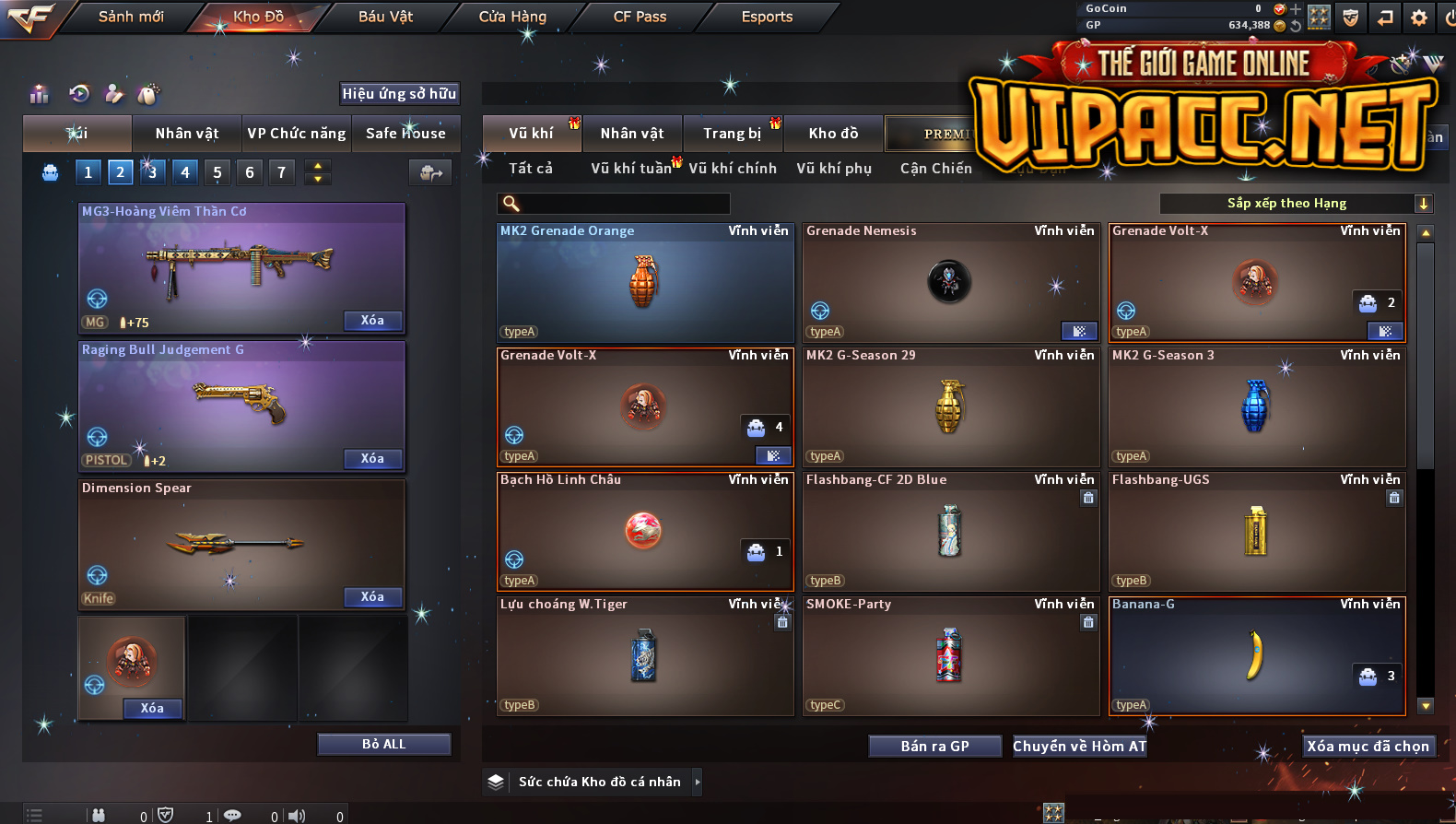The height and width of the screenshot is (824, 1456).
Task: Select the left panel Nhân vật tab
Action: (187, 134)
